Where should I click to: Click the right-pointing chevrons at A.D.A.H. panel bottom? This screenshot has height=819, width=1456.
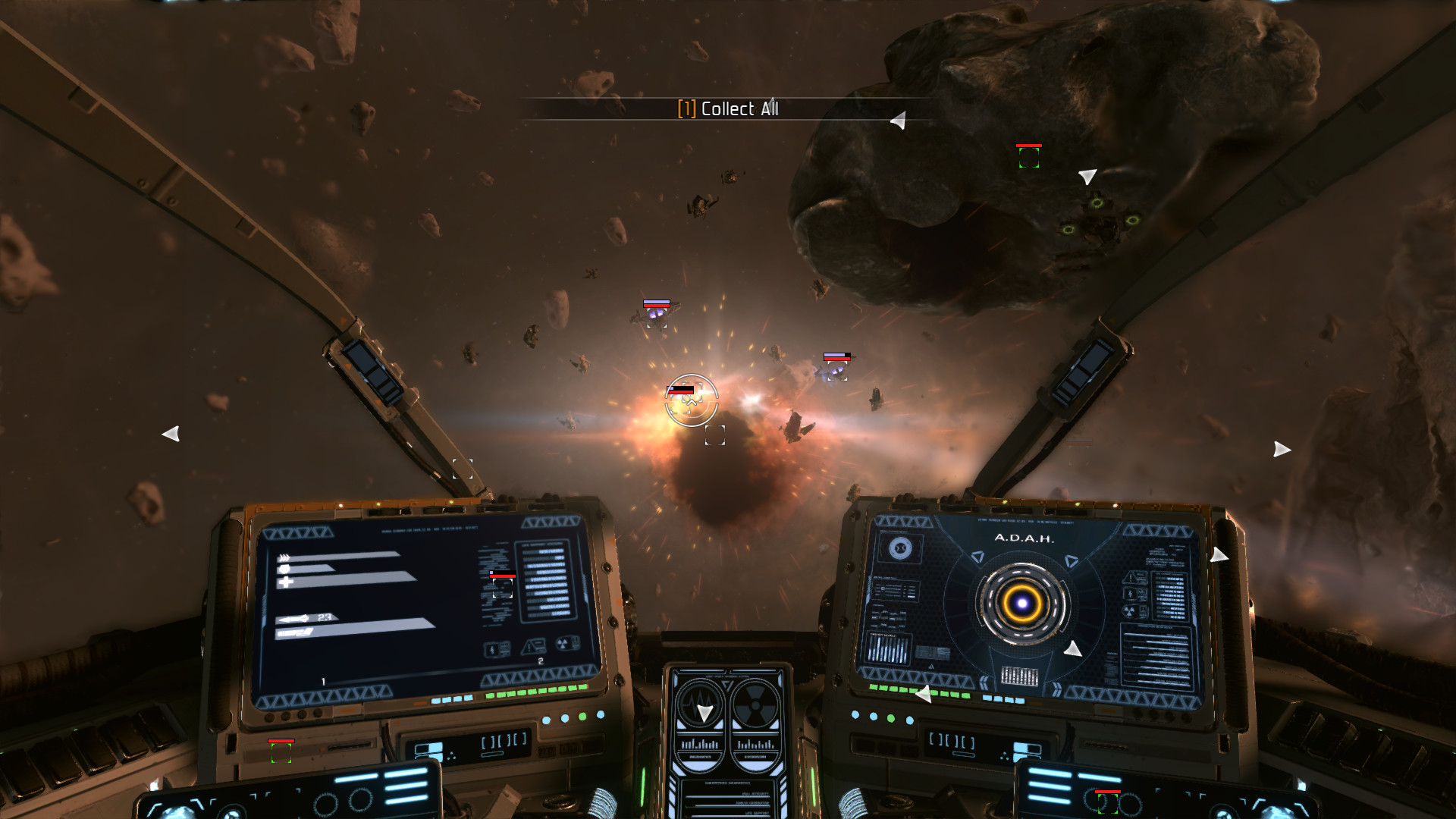[1057, 688]
